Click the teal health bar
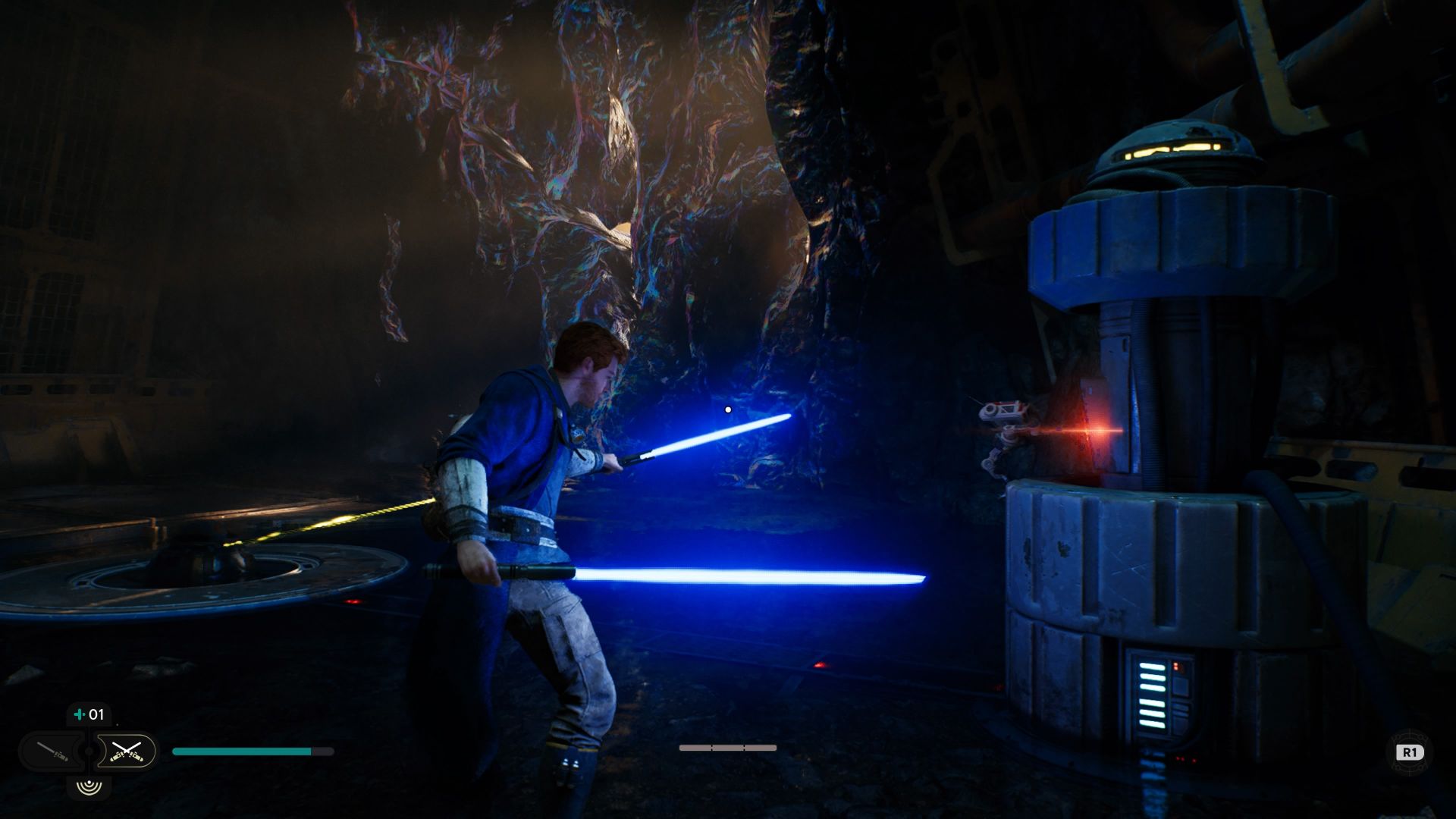This screenshot has width=1456, height=819. (243, 750)
